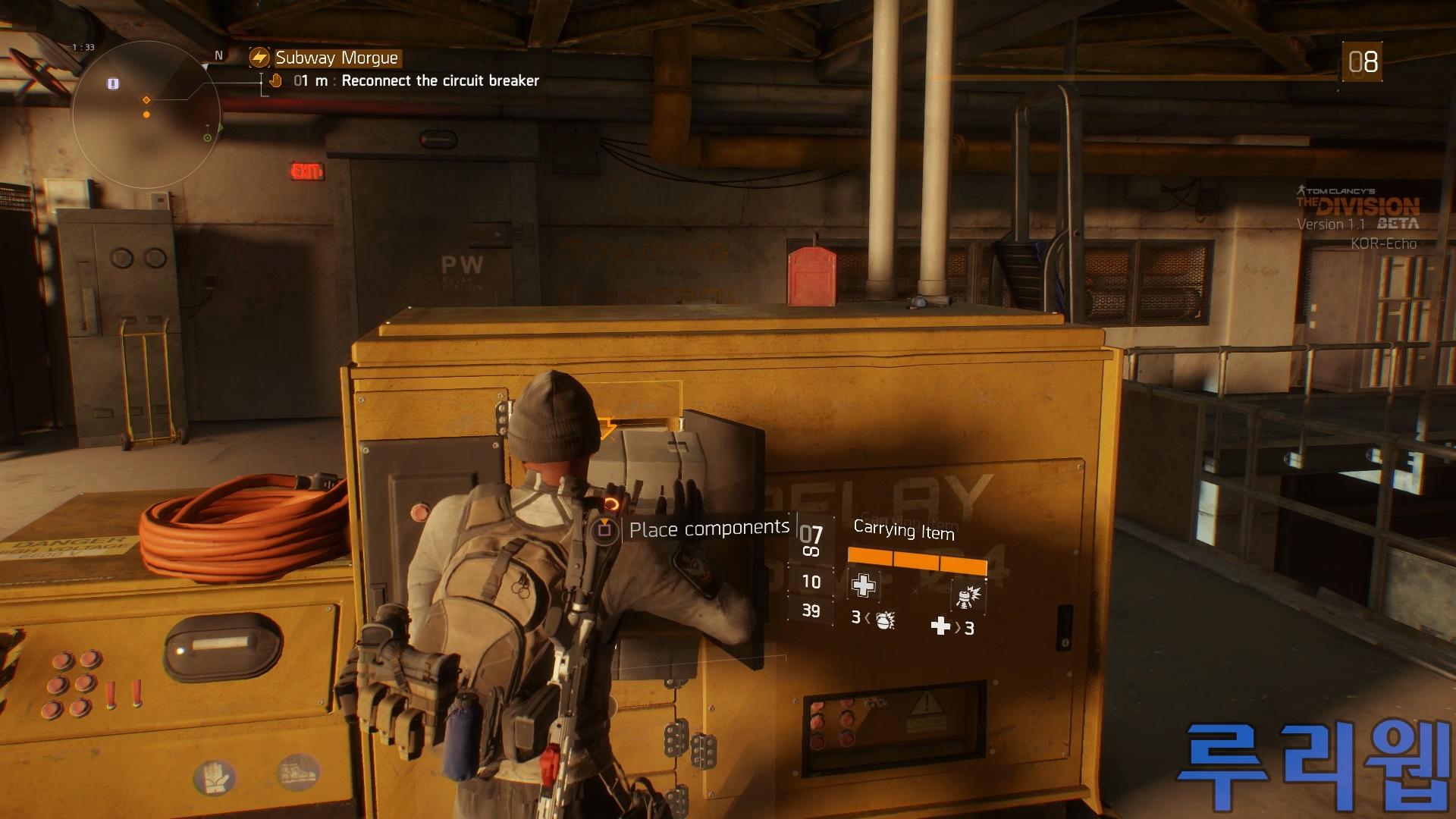Viewport: 1456px width, 819px height.
Task: Select the grenade icon
Action: point(884,621)
